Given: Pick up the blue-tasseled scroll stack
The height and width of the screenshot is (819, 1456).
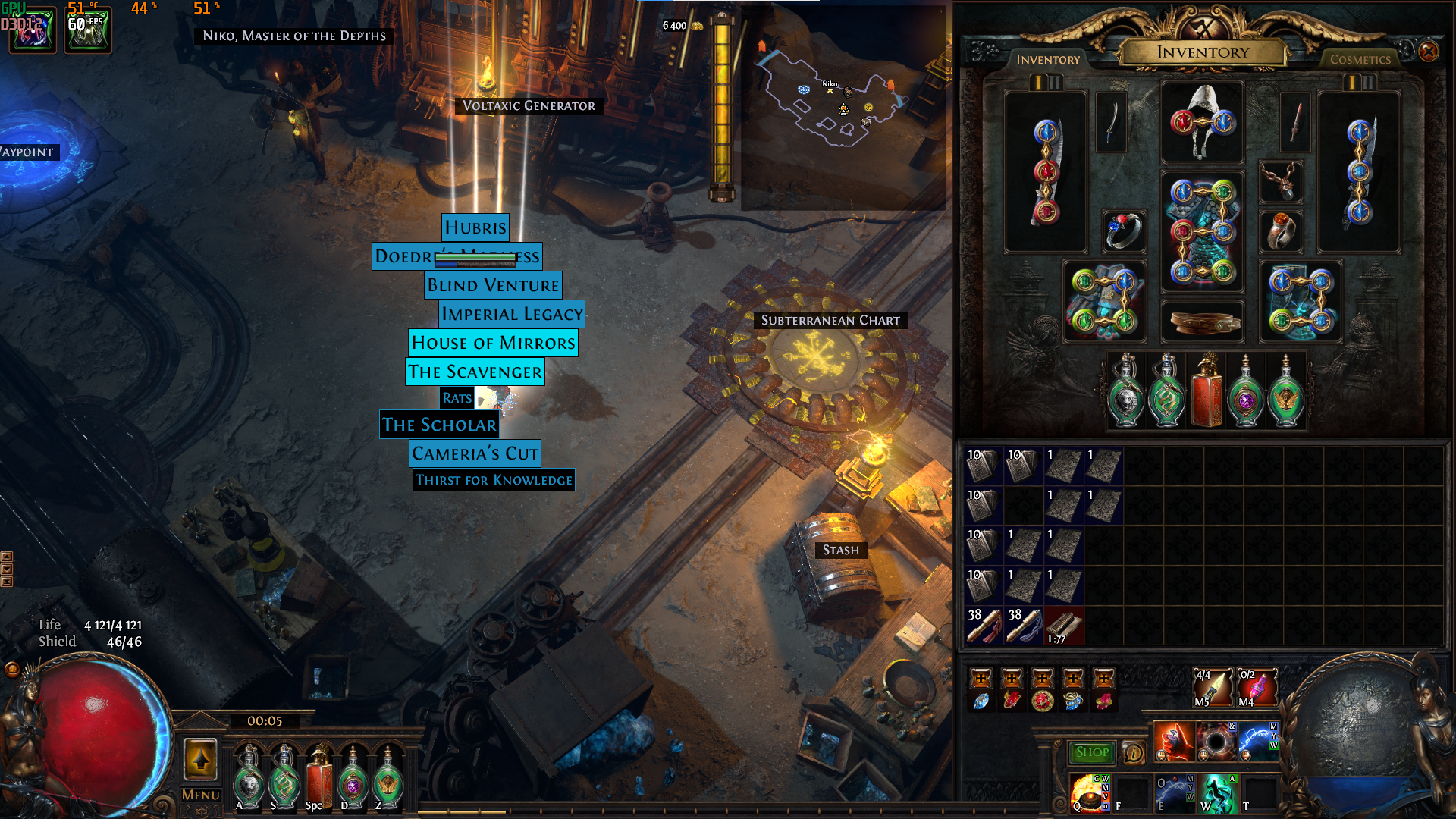Looking at the screenshot, I should [x=1024, y=626].
